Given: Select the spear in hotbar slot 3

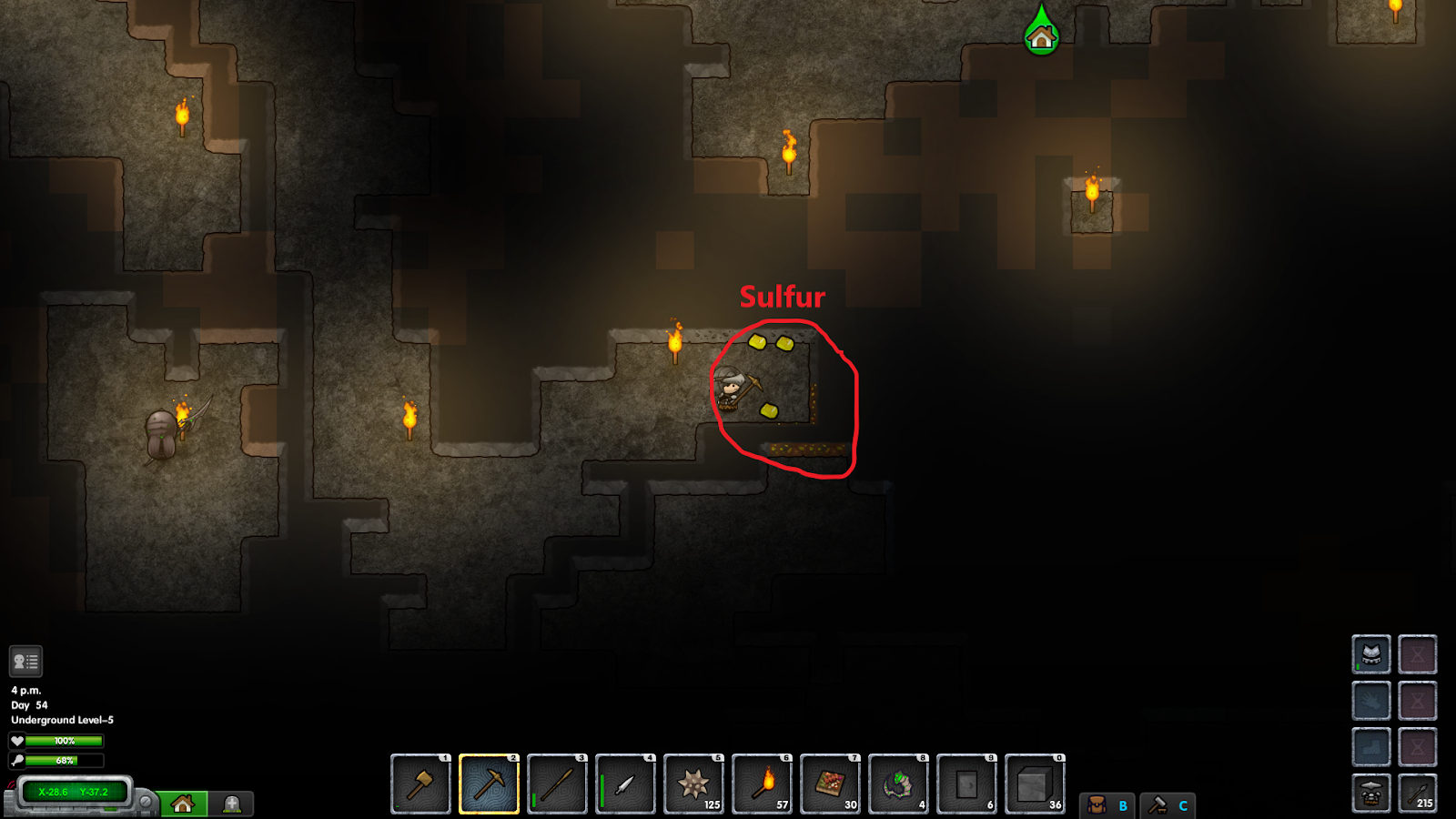Looking at the screenshot, I should point(557,784).
